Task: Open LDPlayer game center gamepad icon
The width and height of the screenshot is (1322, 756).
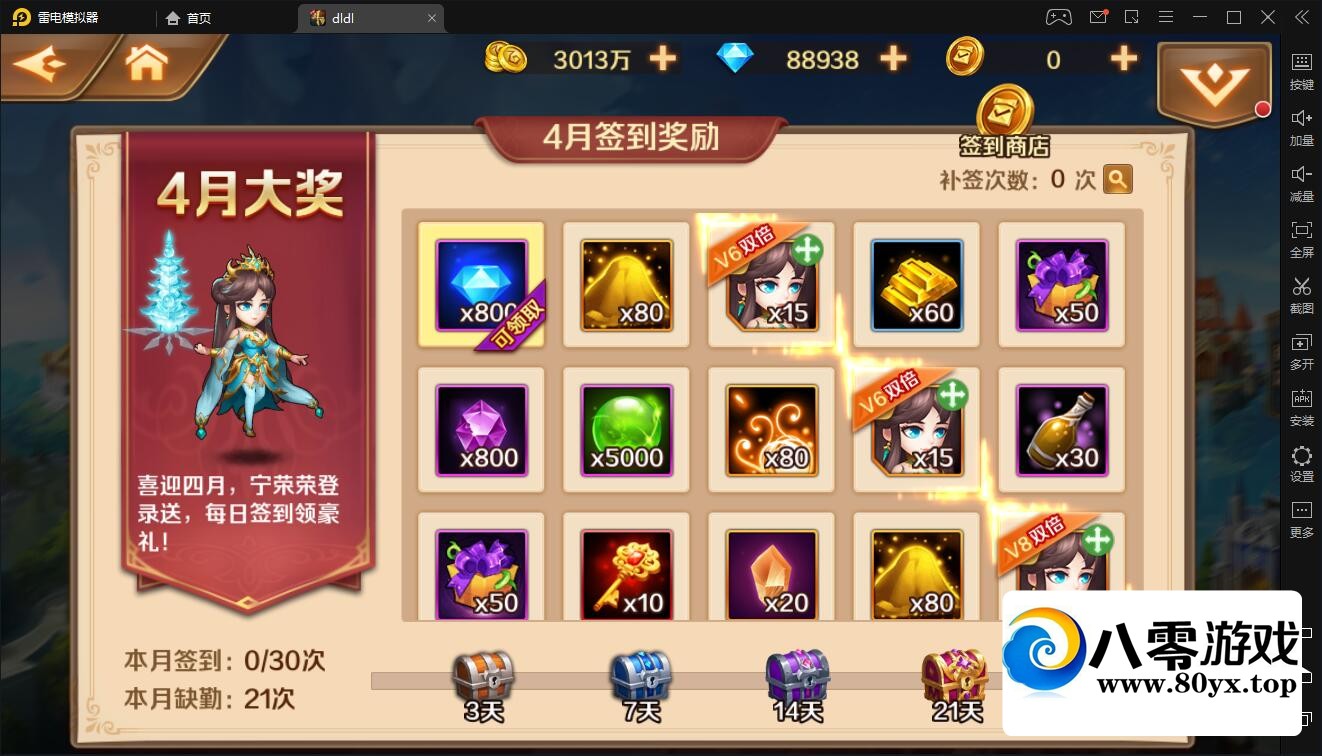Action: 1057,17
